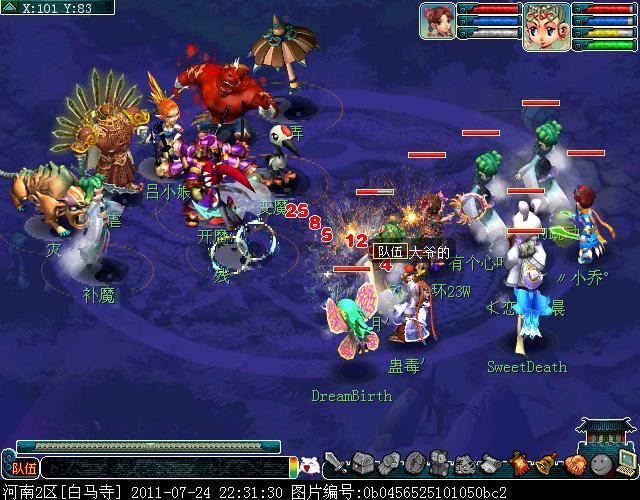The image size is (640, 500).
Task: Open the computer system settings icon
Action: coord(626,464)
